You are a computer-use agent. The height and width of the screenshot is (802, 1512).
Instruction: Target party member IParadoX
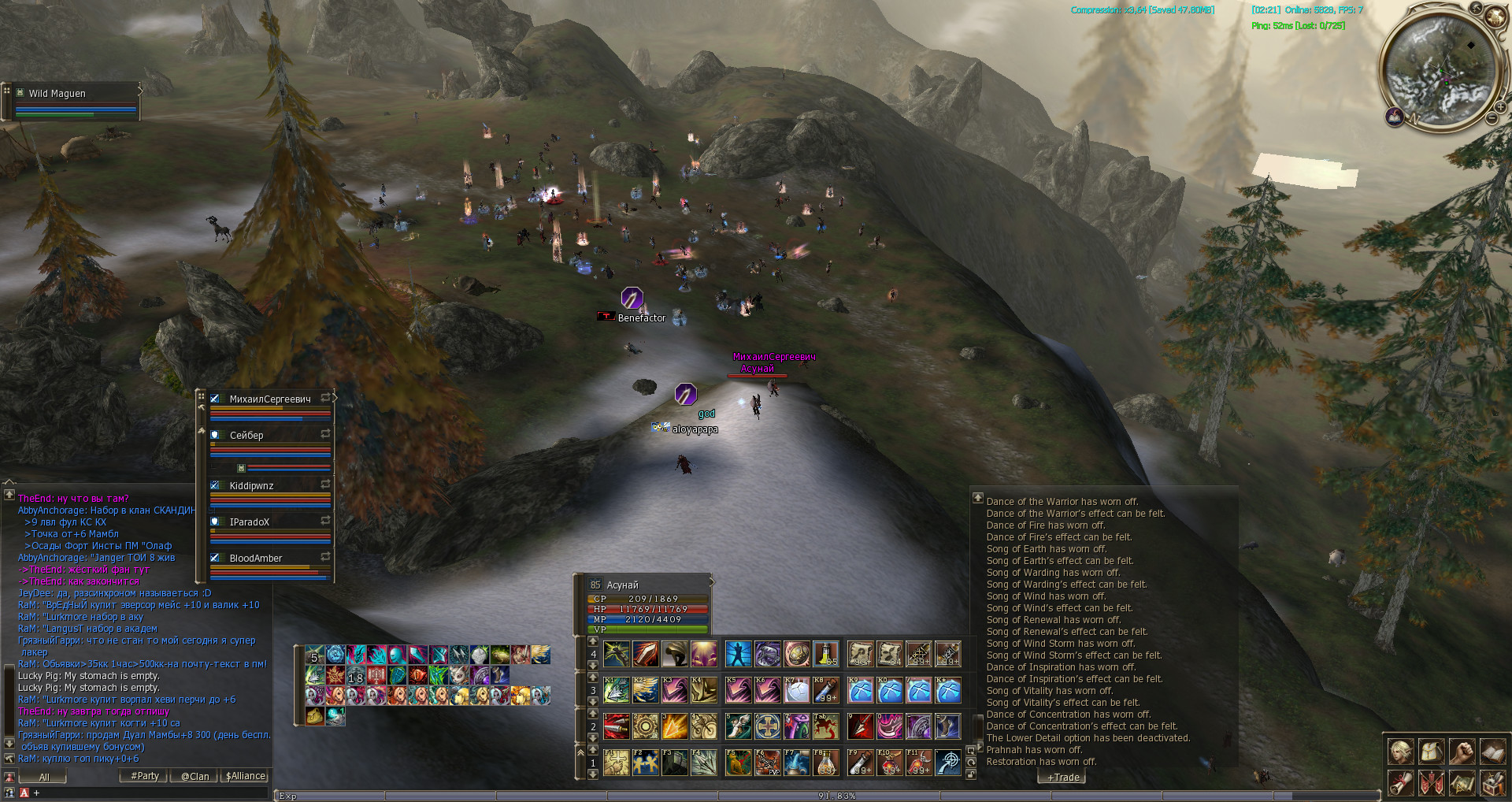pyautogui.click(x=249, y=522)
